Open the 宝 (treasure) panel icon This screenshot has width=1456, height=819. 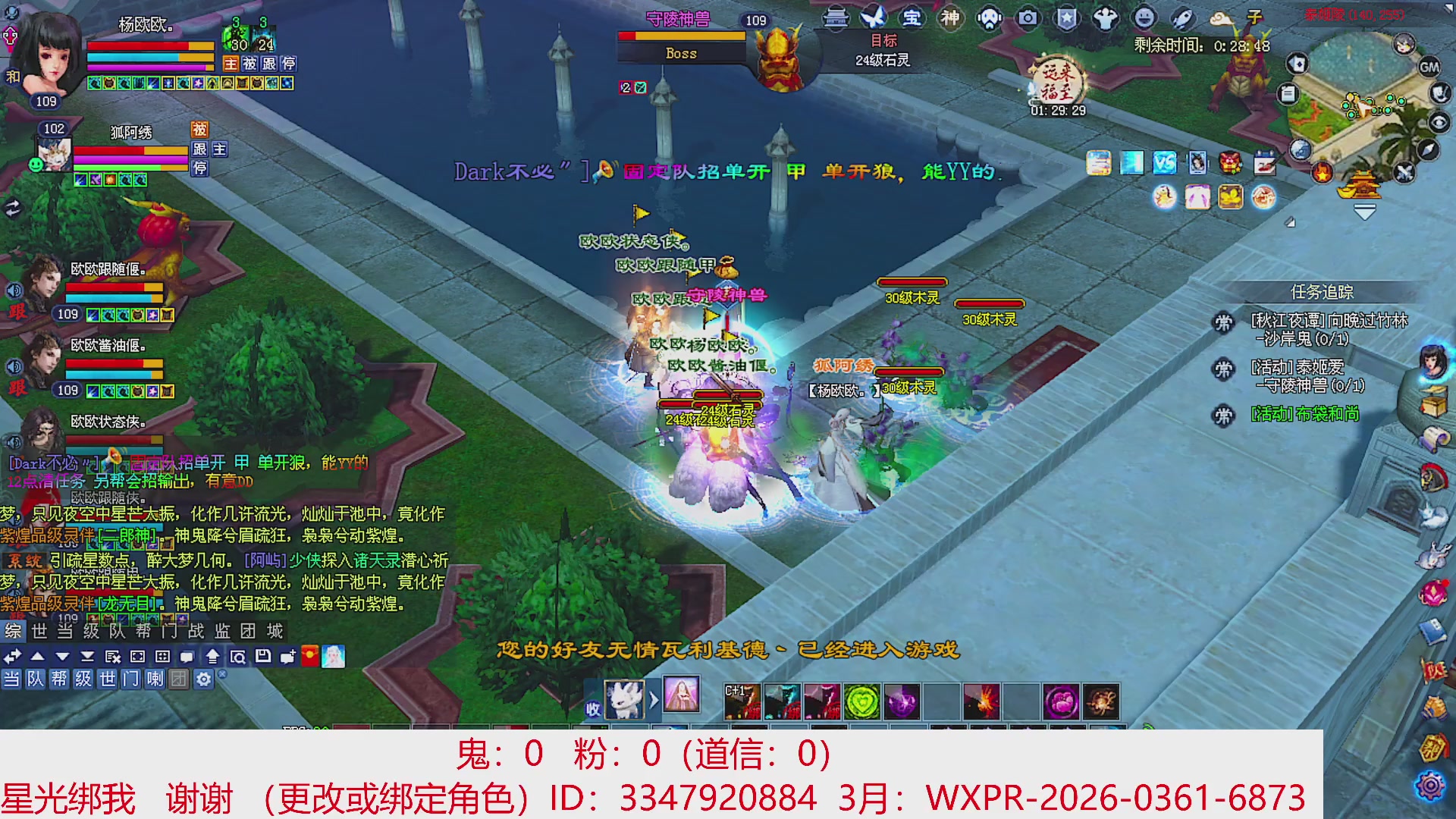911,19
